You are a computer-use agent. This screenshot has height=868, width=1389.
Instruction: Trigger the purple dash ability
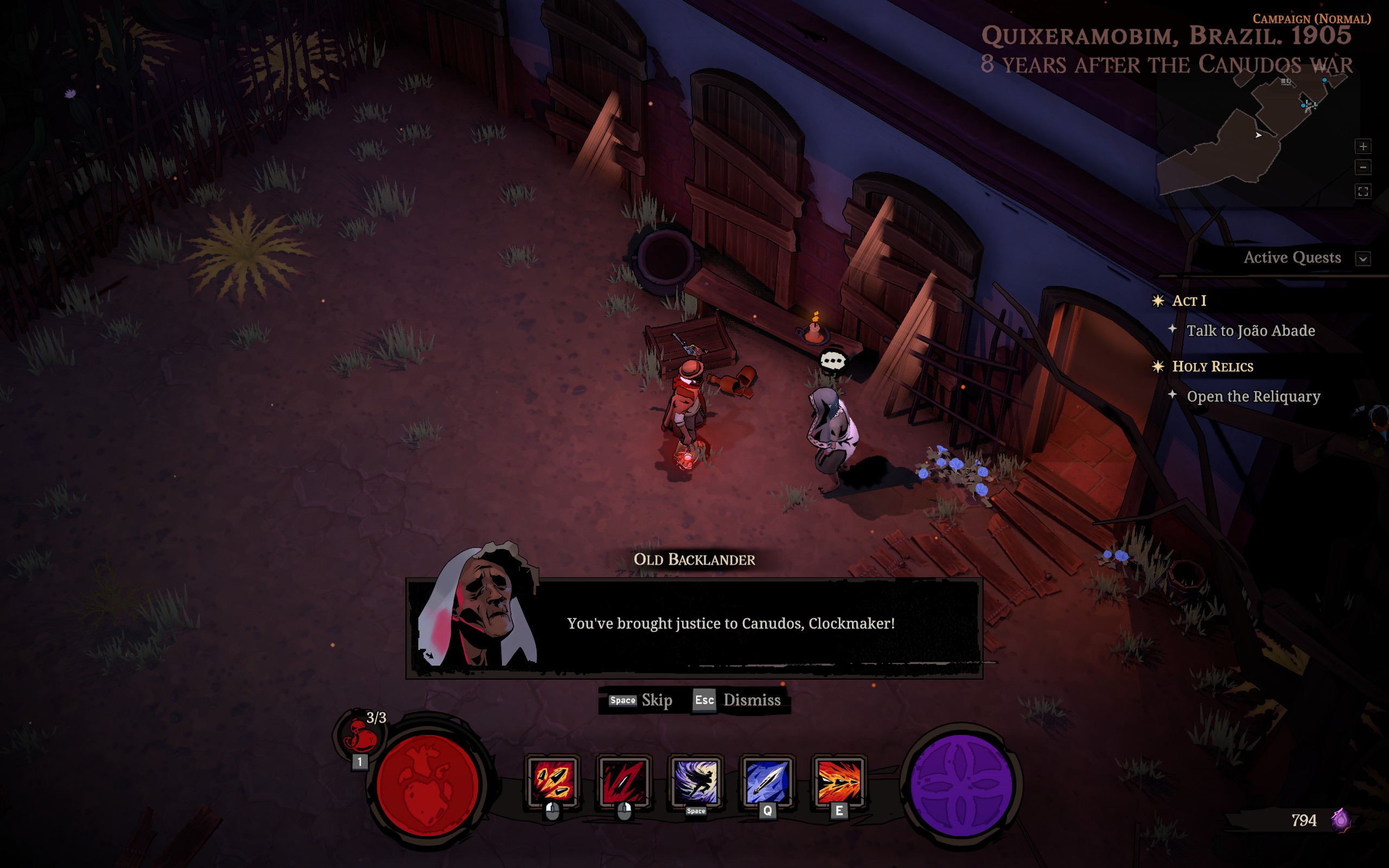click(696, 781)
